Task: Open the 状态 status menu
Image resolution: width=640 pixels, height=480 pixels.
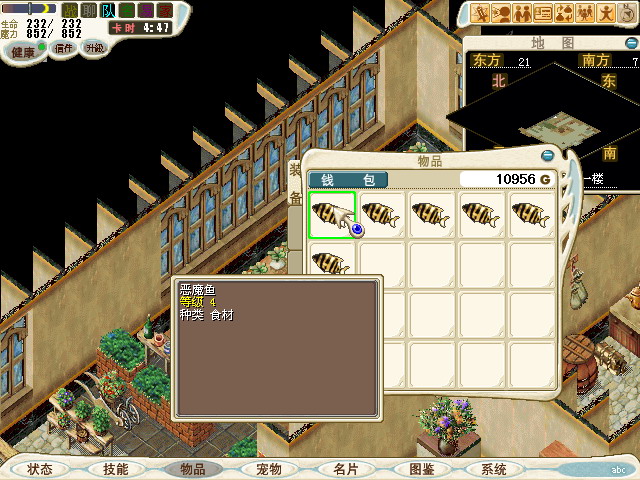Action: coord(41,468)
